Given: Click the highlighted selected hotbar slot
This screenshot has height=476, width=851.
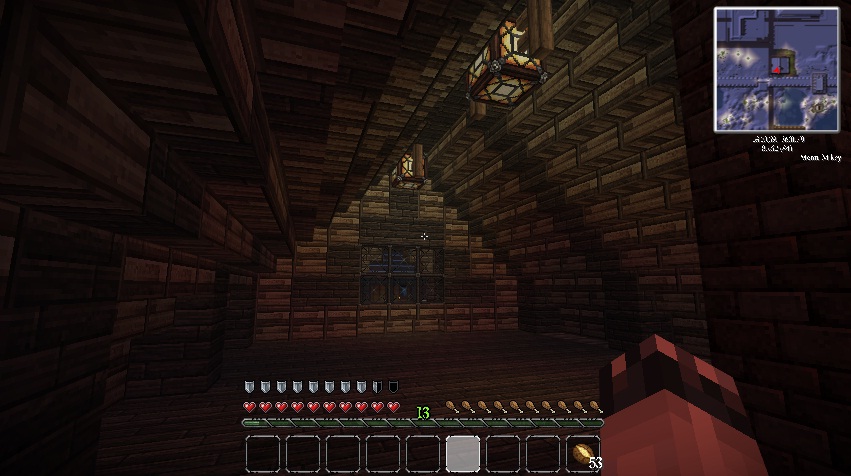Looking at the screenshot, I should pyautogui.click(x=462, y=454).
